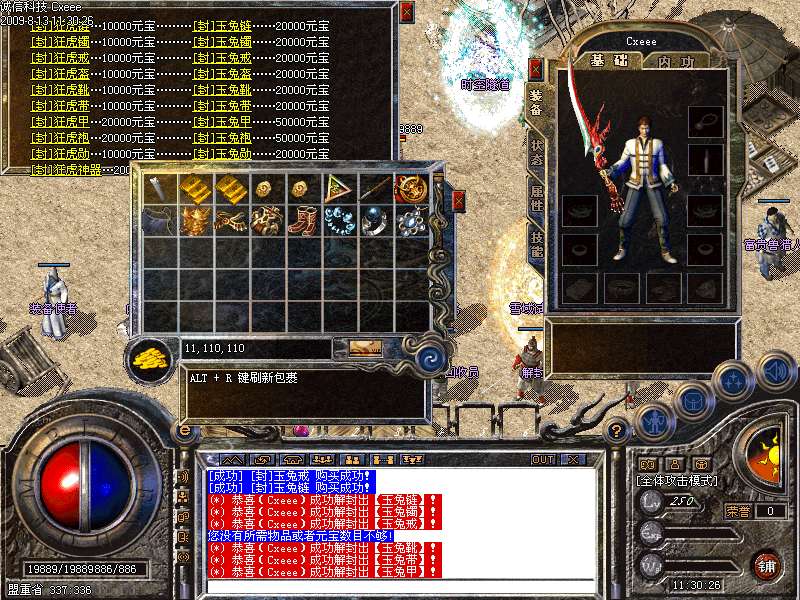The image size is (800, 600).
Task: Select the 基础 tab
Action: tap(606, 61)
